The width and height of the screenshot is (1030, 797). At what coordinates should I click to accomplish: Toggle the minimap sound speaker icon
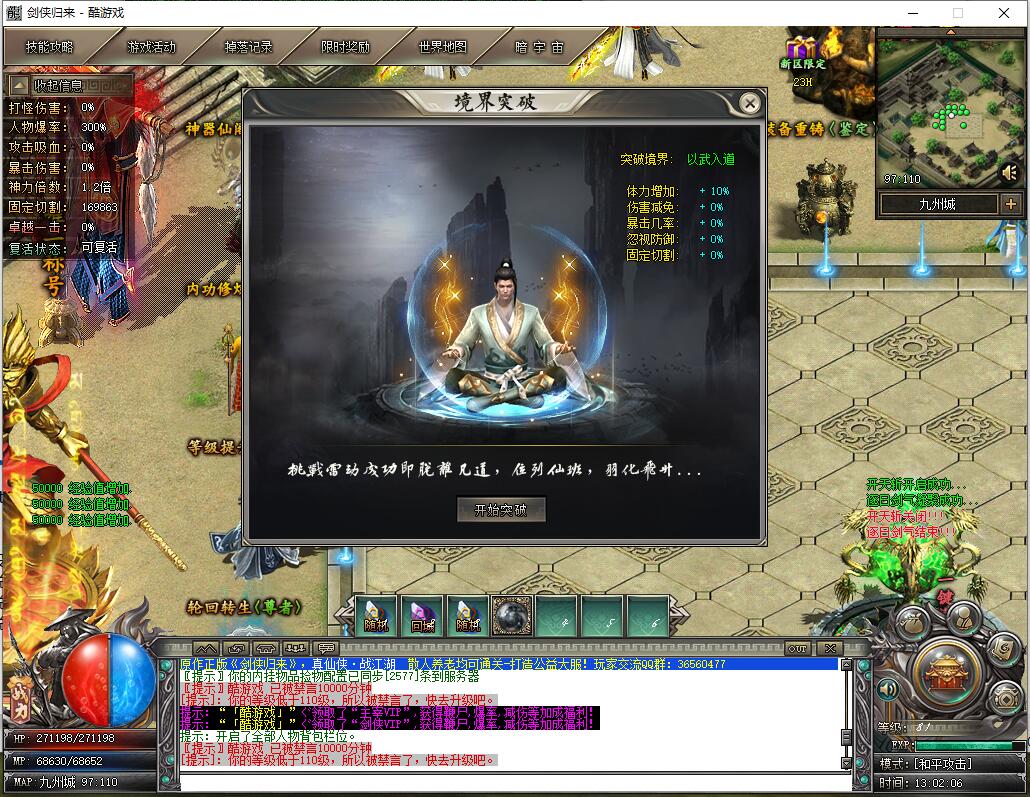point(1010,173)
